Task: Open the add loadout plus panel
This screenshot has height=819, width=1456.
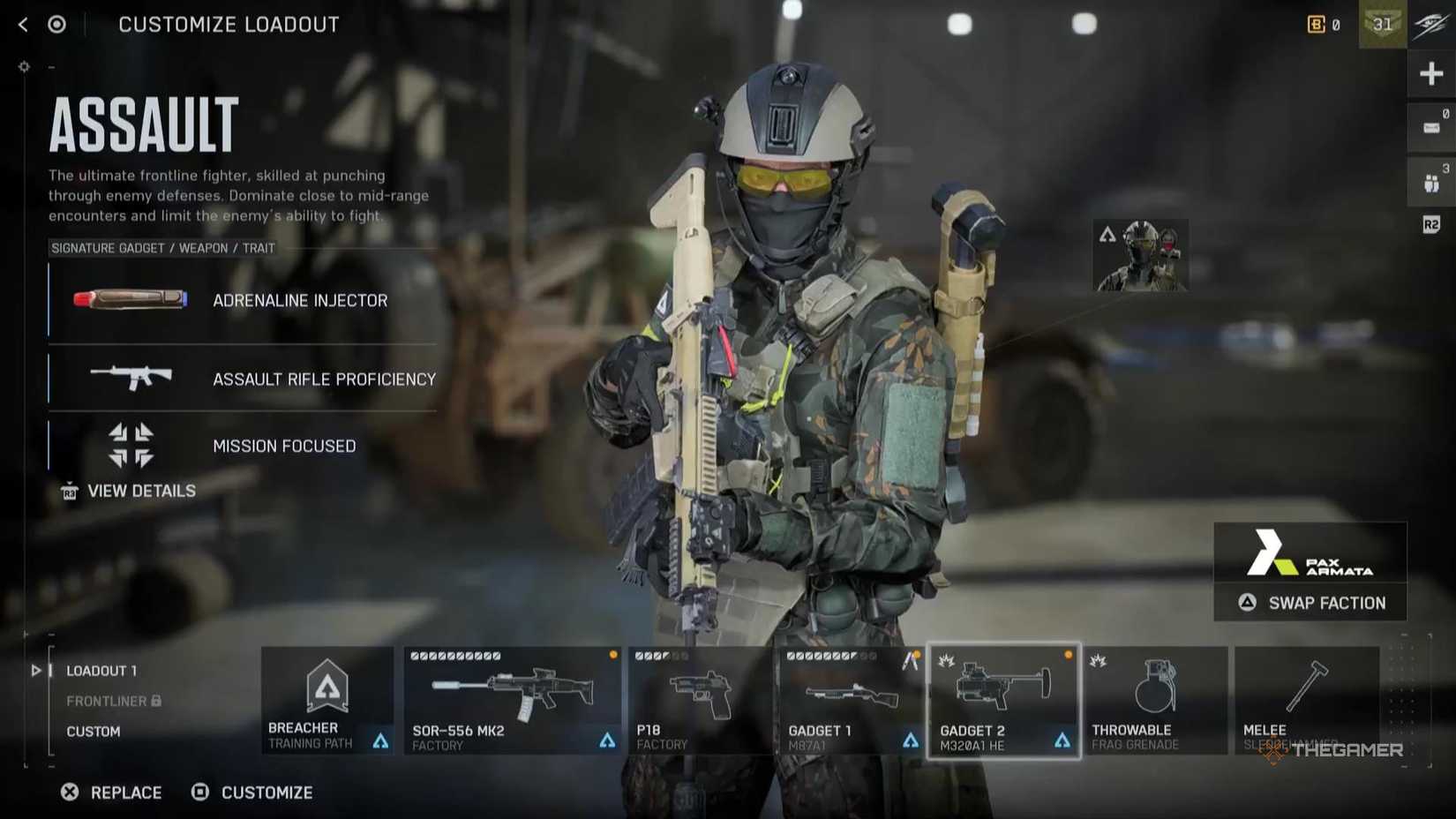Action: click(x=1430, y=73)
